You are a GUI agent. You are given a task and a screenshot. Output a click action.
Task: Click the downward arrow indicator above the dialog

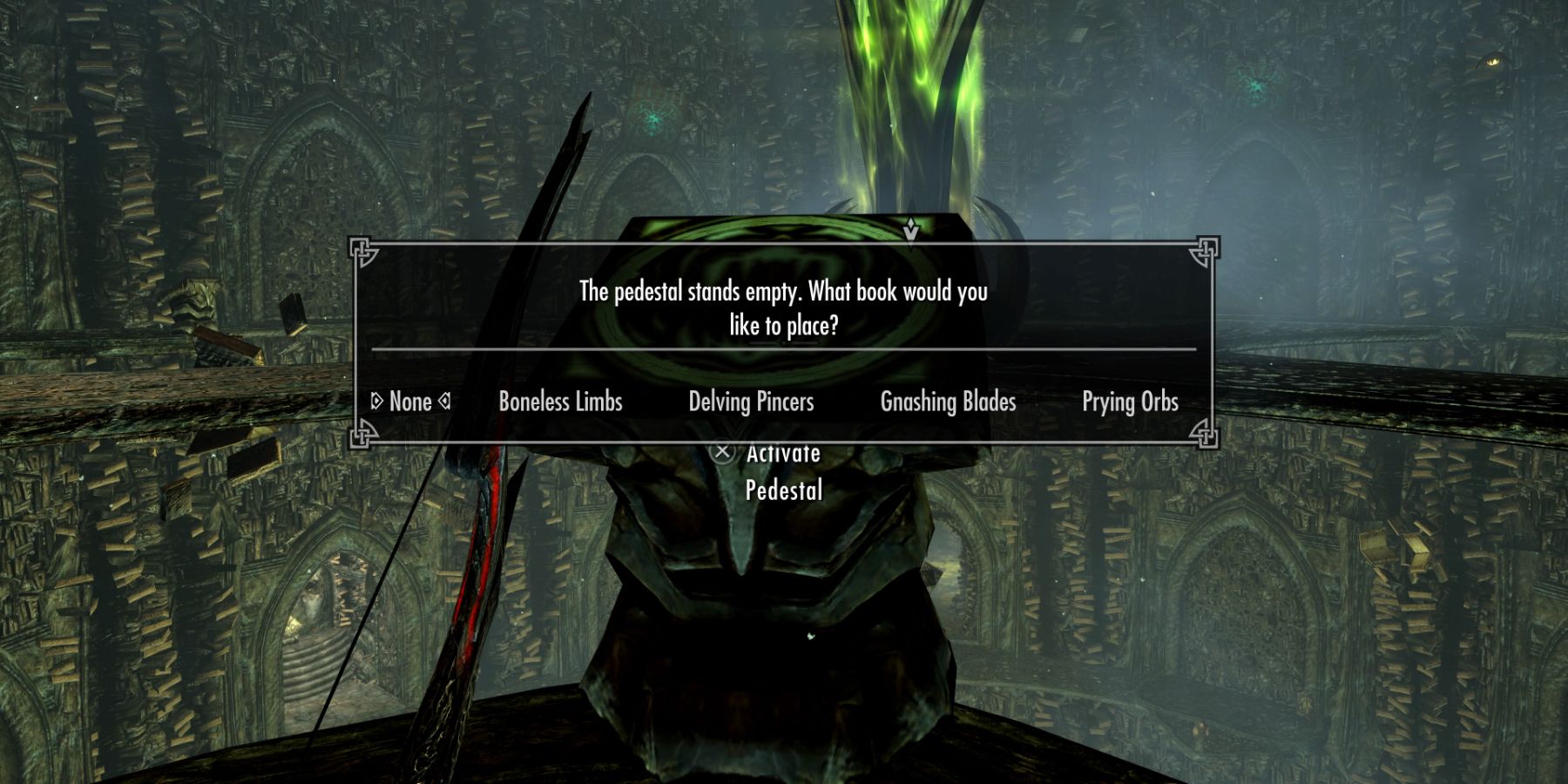coord(911,232)
